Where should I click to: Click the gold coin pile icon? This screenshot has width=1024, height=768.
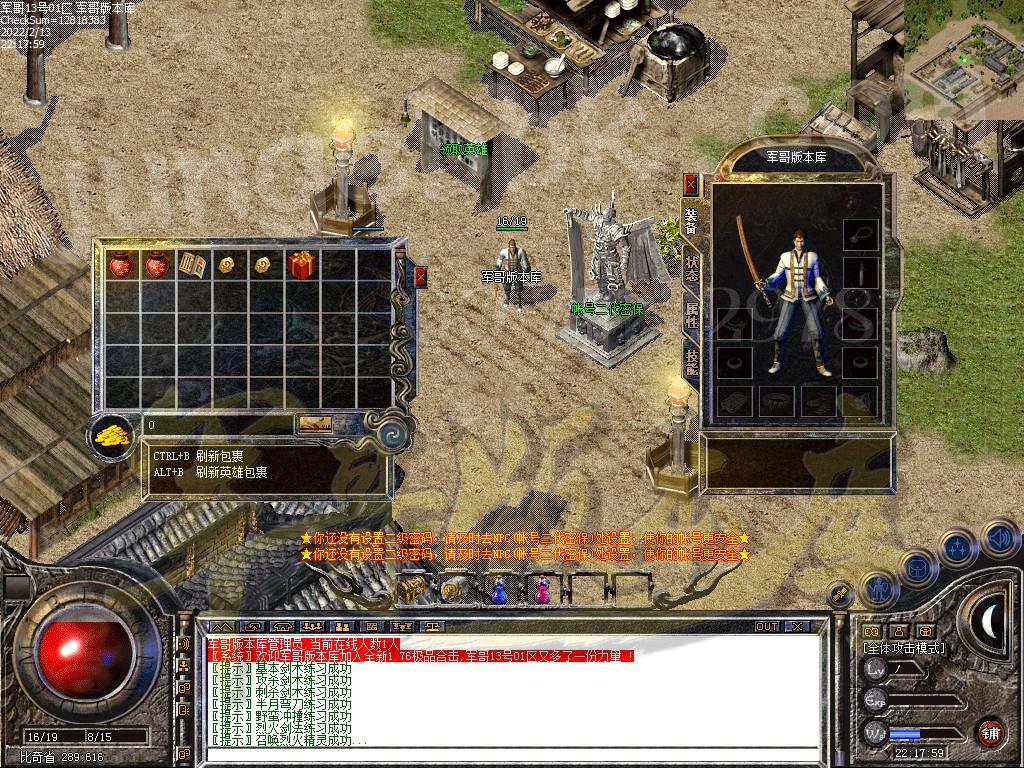pos(110,437)
